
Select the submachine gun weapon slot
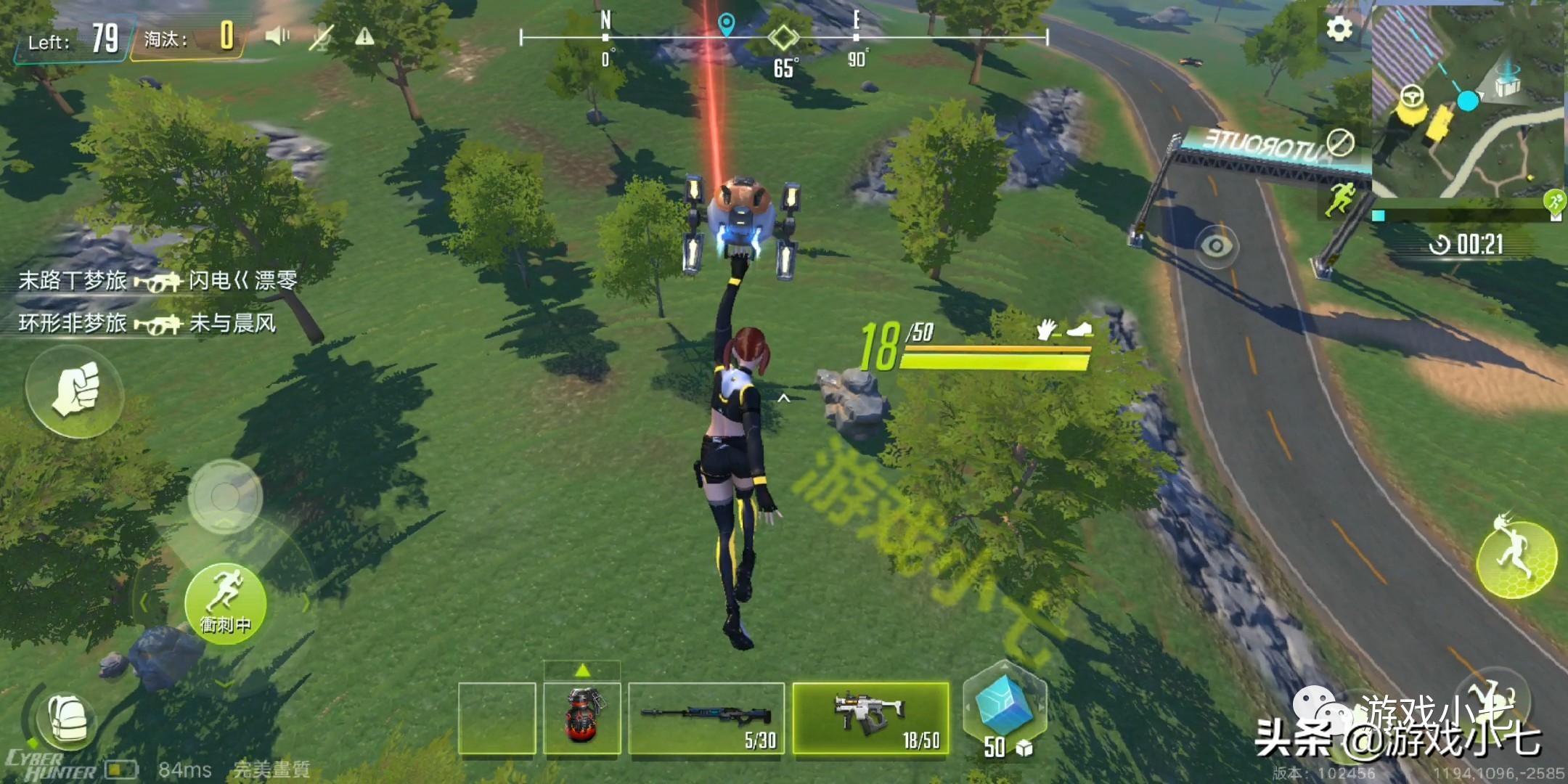(x=870, y=718)
